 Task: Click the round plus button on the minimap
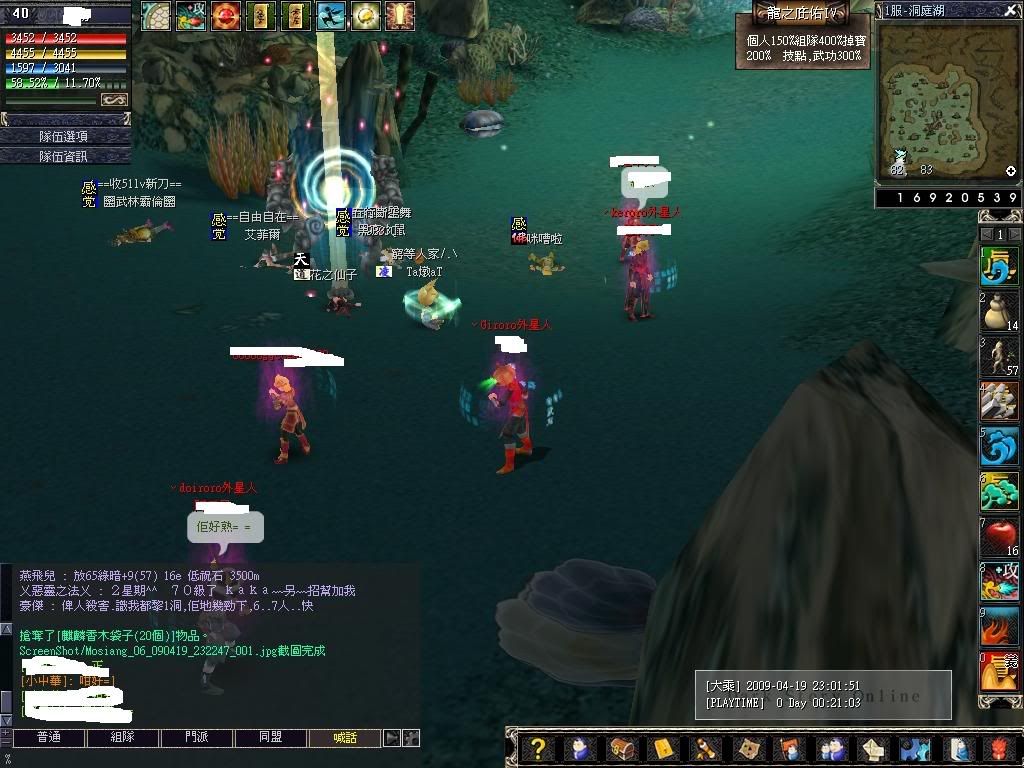pyautogui.click(x=1010, y=171)
